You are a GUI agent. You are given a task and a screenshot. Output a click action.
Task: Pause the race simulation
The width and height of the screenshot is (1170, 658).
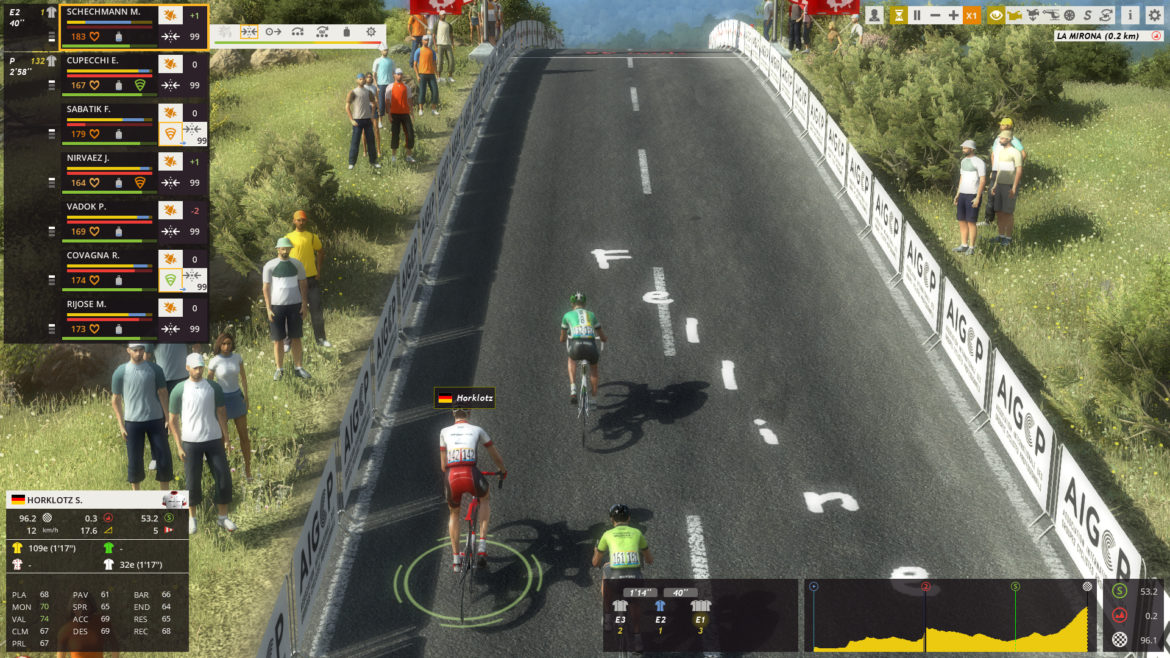(916, 15)
